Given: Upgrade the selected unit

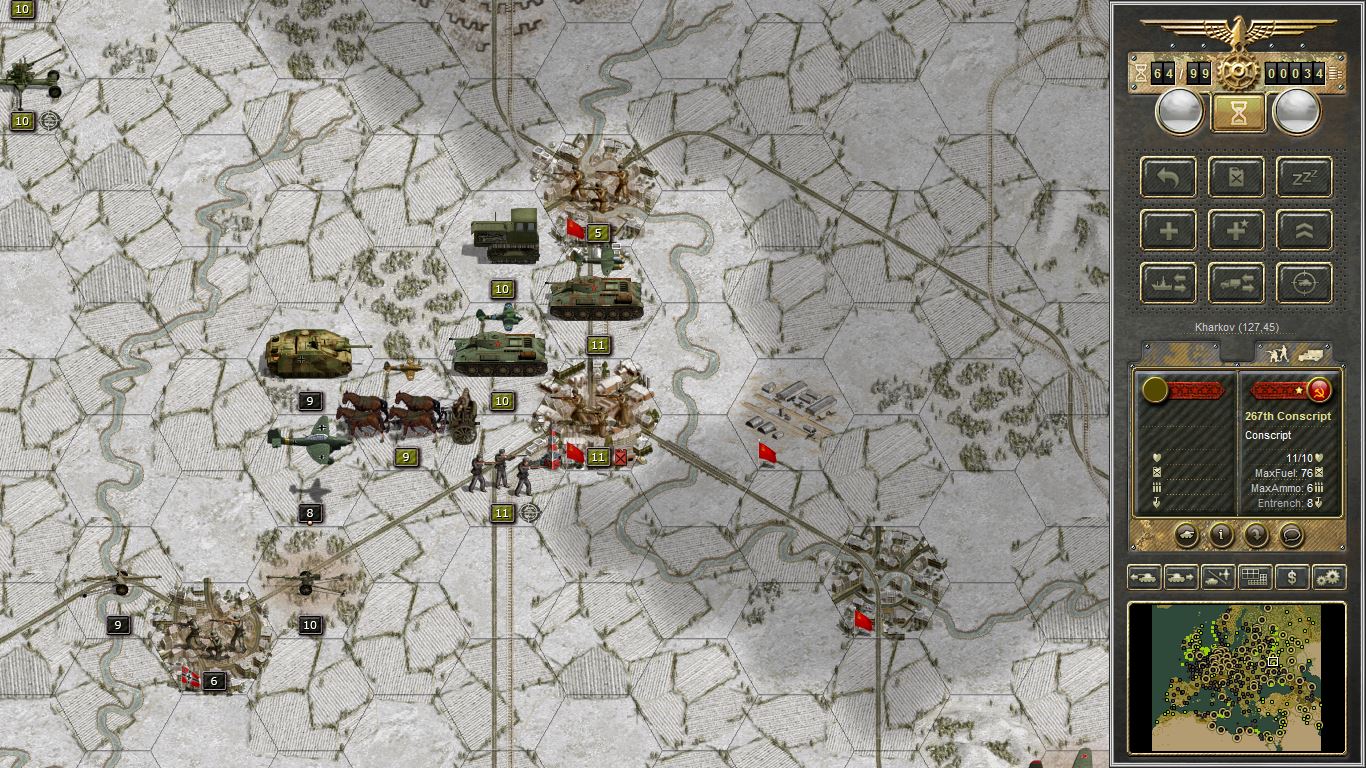Looking at the screenshot, I should [x=1304, y=230].
